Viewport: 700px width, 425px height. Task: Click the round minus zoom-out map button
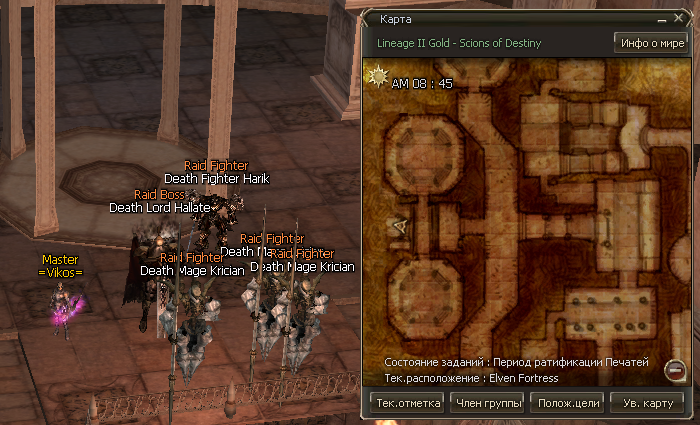[674, 372]
